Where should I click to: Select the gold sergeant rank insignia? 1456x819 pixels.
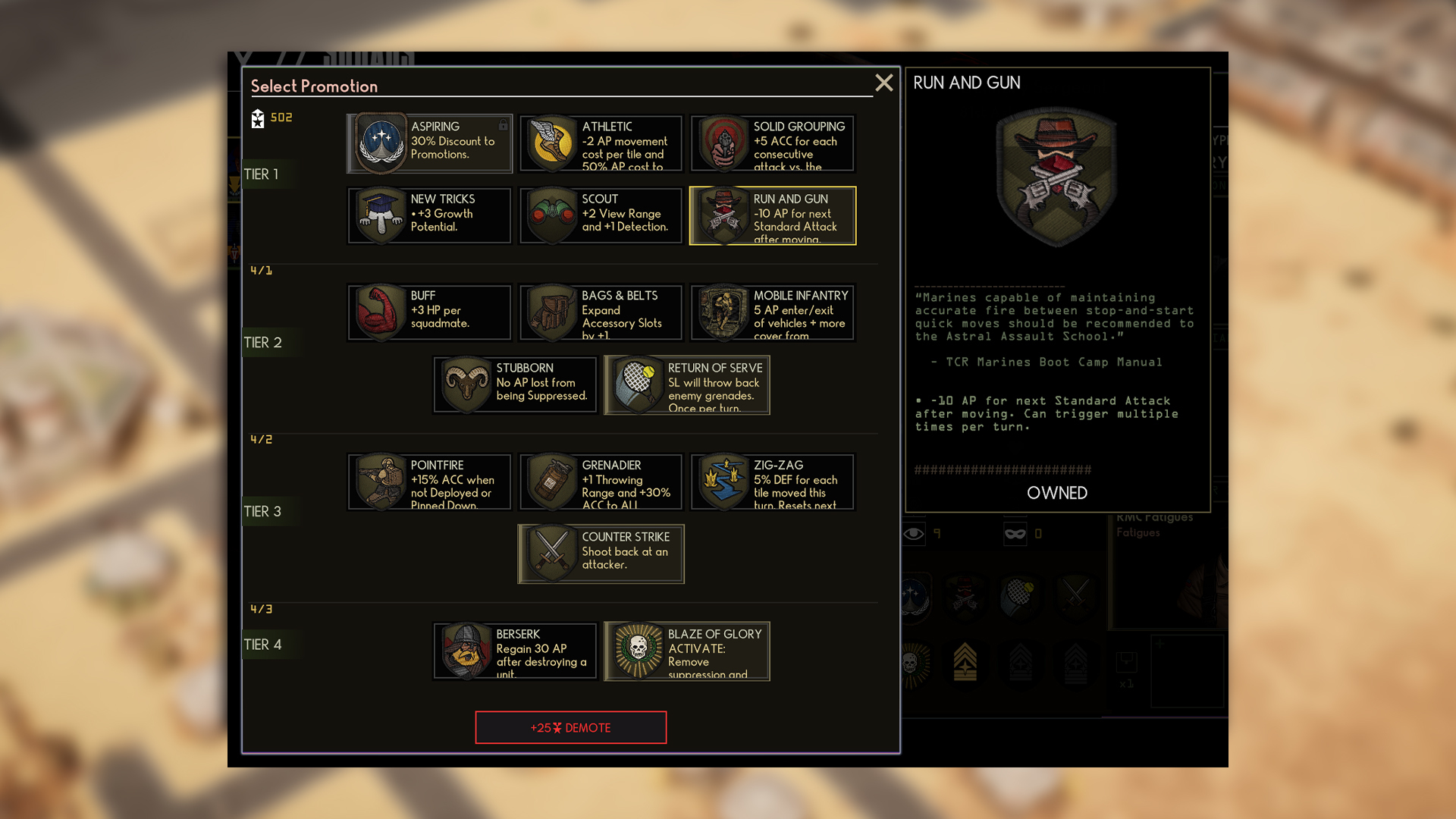965,664
